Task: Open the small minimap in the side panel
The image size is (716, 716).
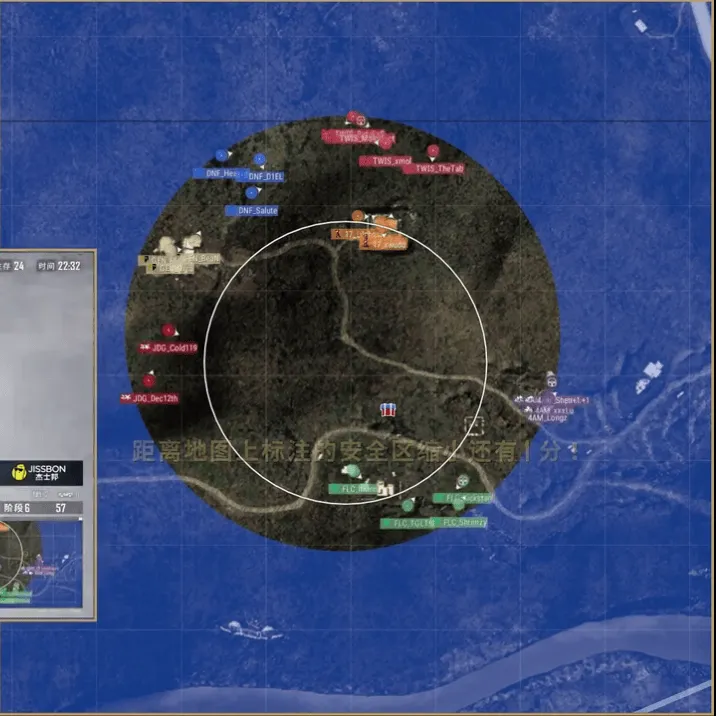Action: 42,562
